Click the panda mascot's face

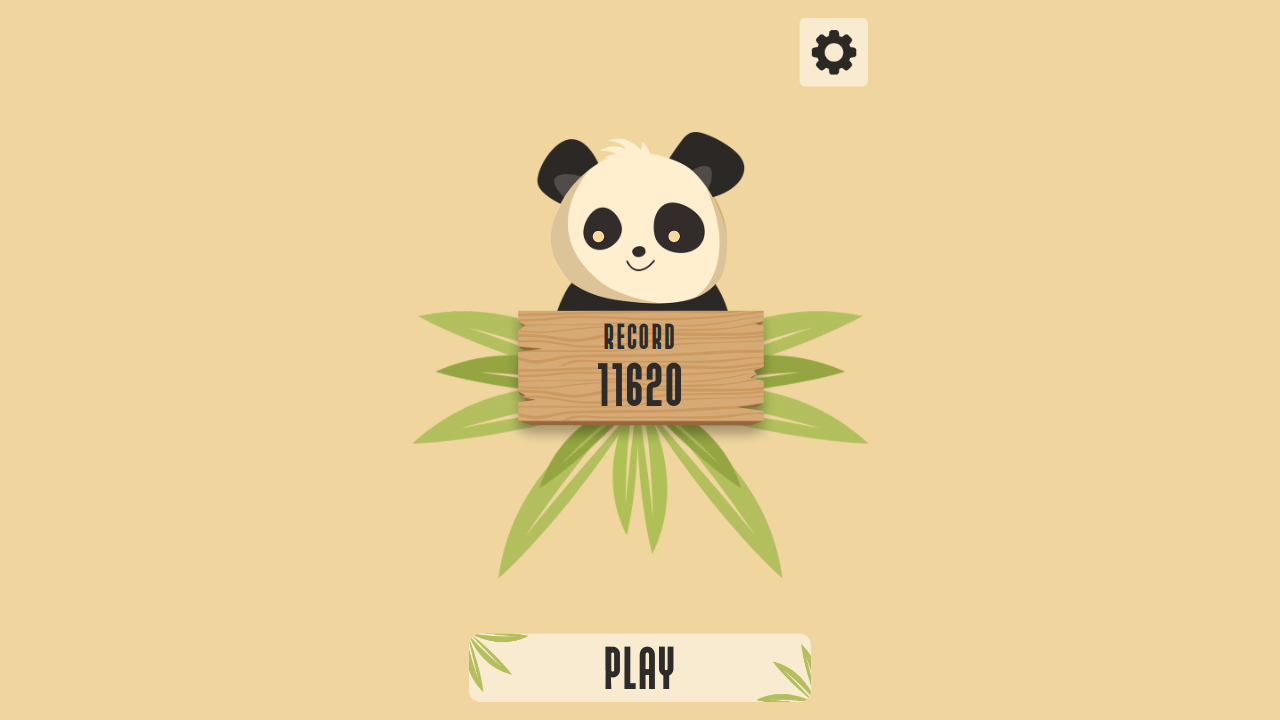tap(639, 230)
